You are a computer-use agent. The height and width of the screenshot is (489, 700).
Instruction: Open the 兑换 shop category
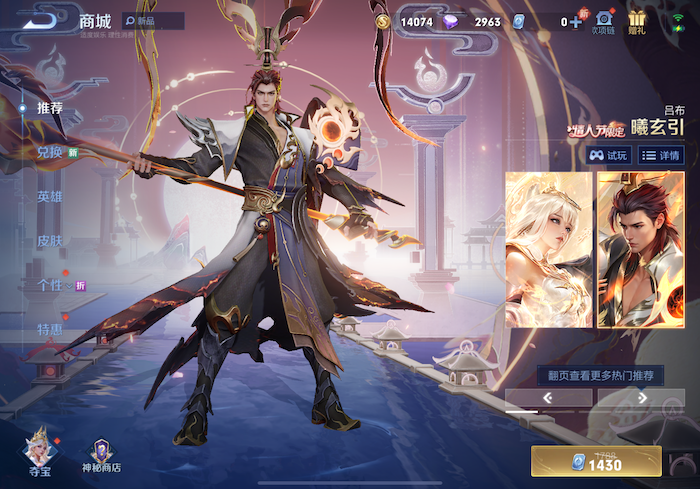50,152
